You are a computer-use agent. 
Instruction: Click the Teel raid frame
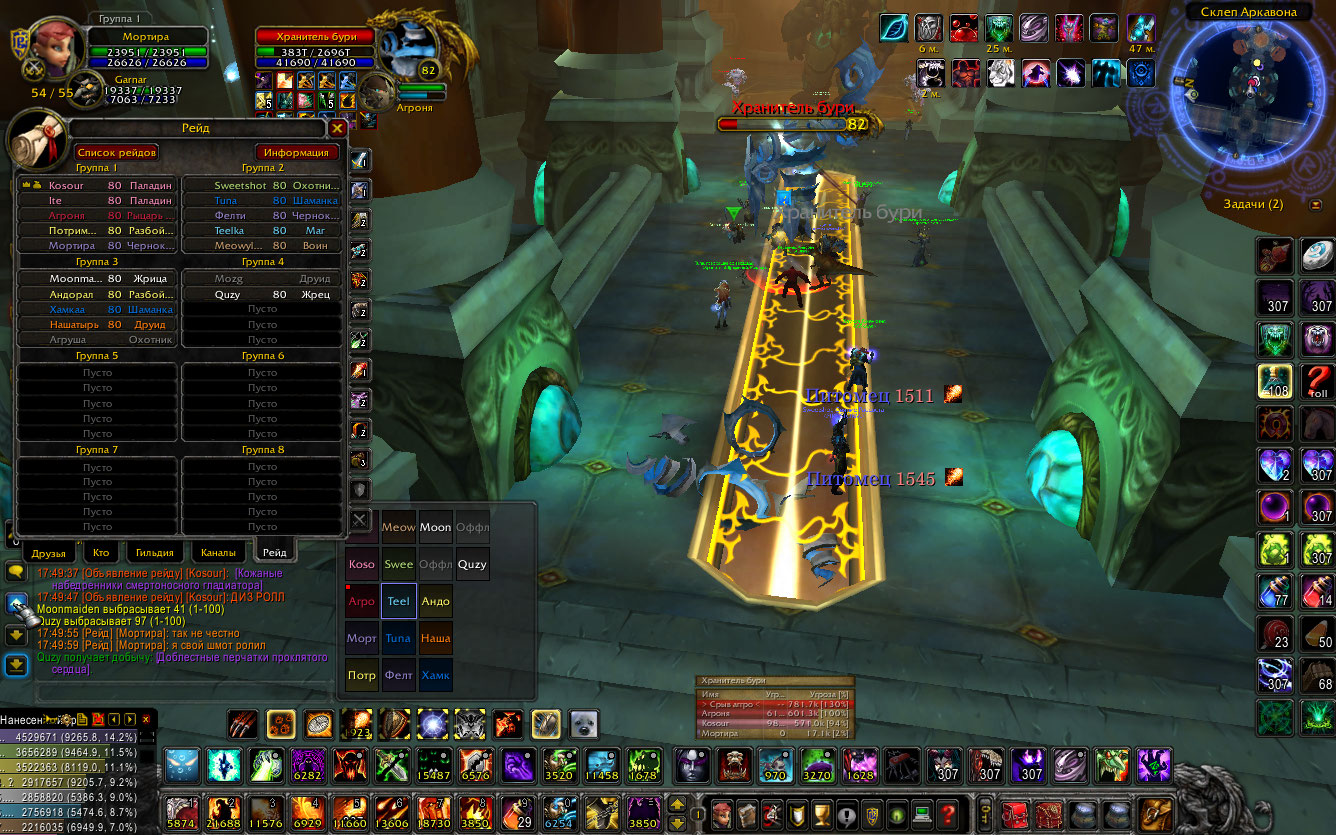click(398, 601)
